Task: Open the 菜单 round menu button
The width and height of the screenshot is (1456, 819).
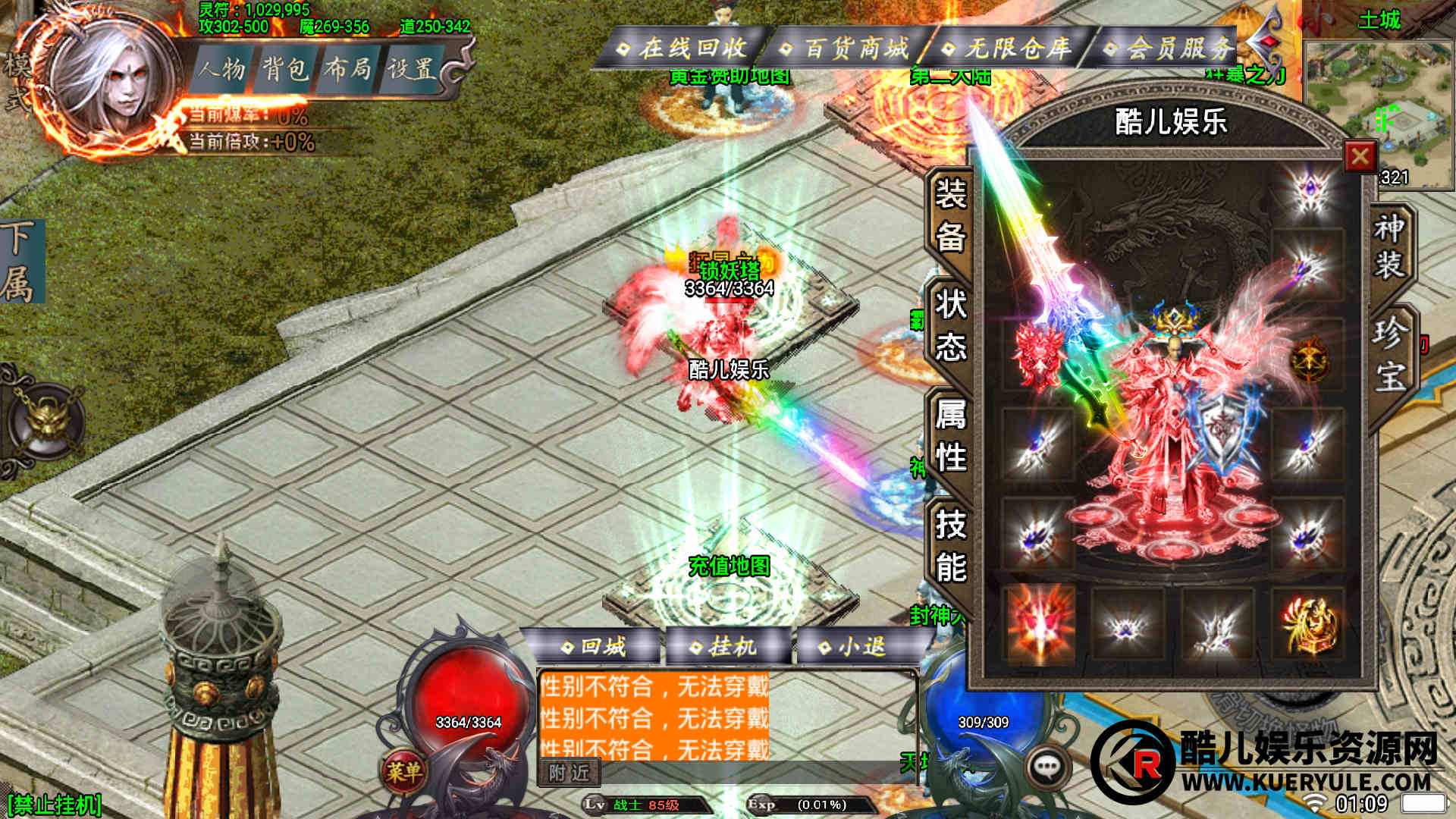Action: click(x=403, y=772)
